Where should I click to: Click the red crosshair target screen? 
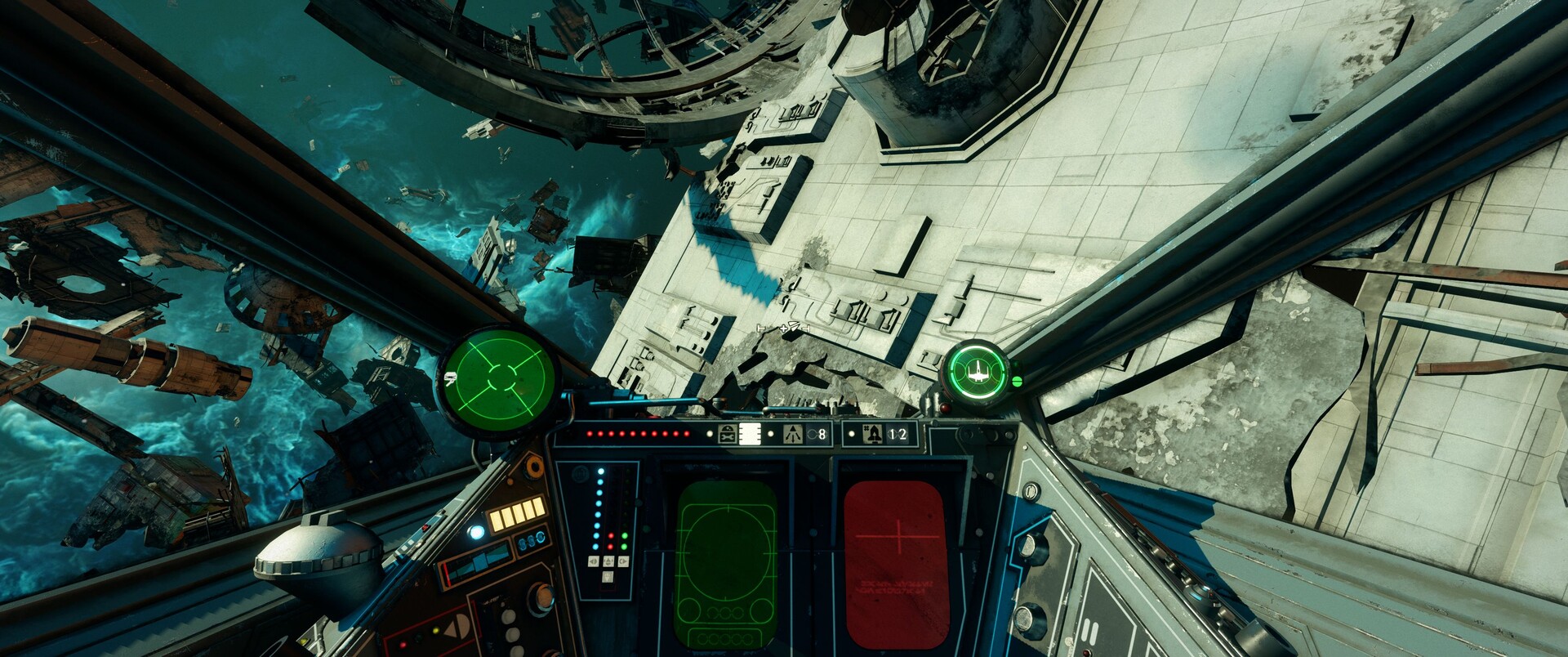click(896, 564)
